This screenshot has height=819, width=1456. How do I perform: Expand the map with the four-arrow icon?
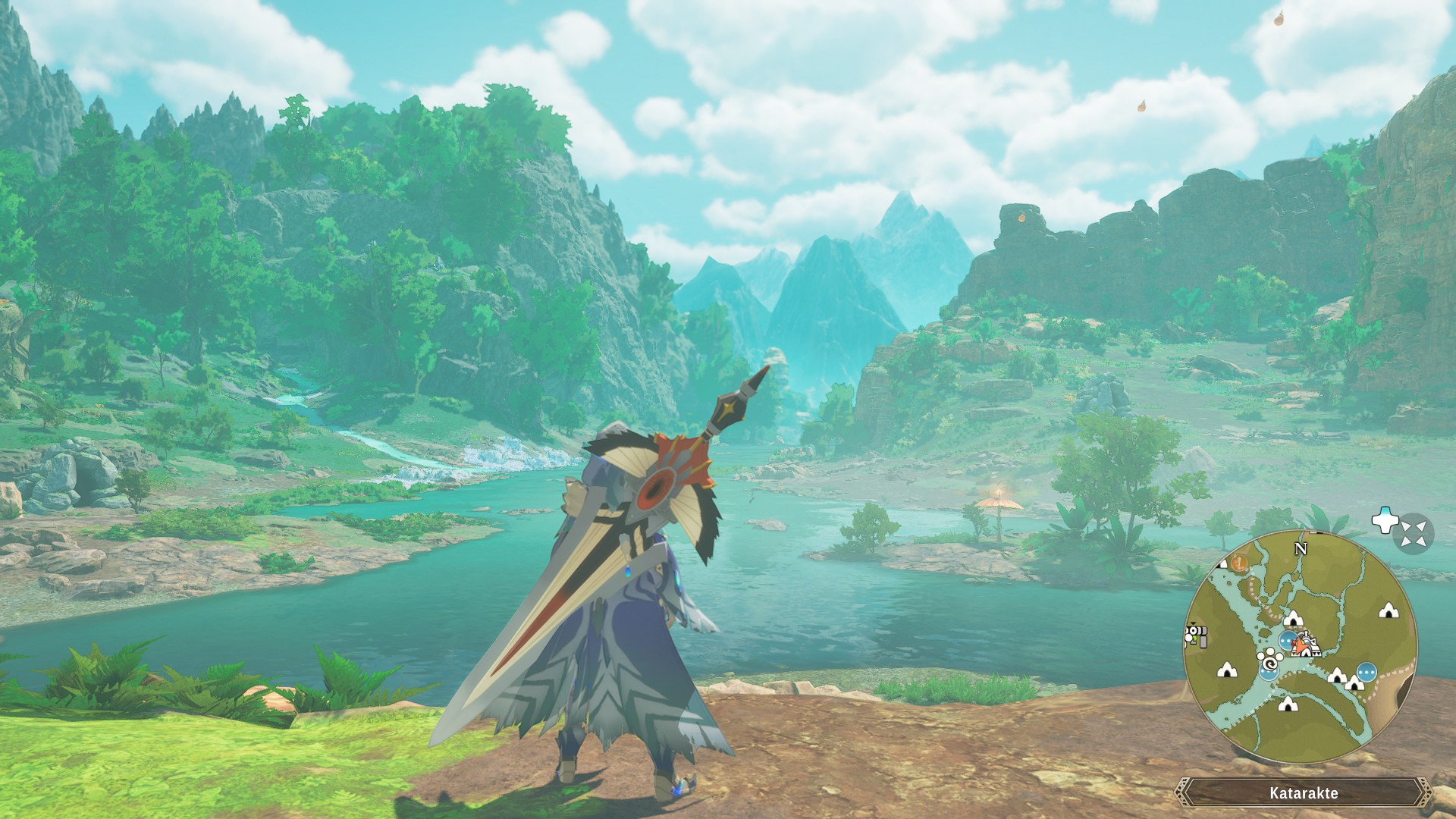(x=1412, y=534)
